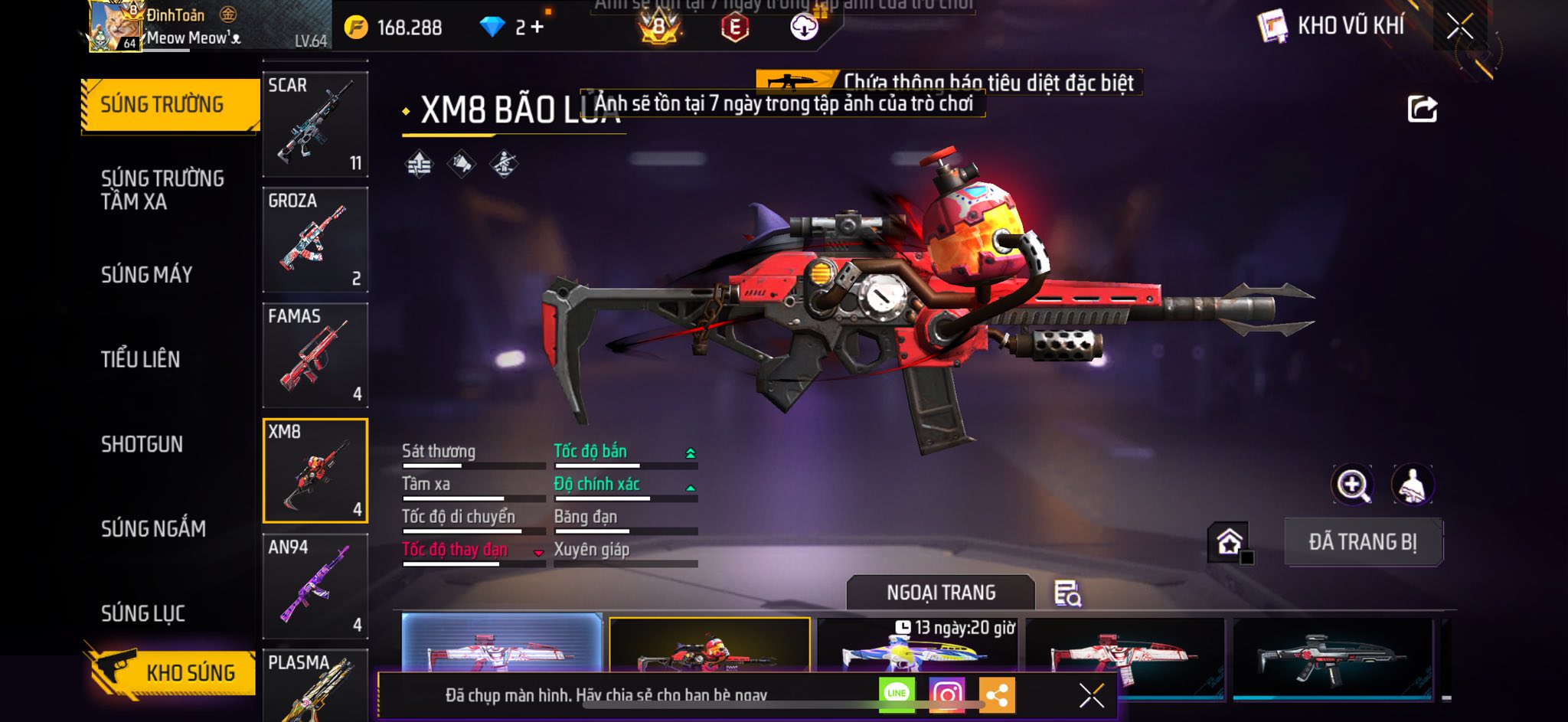Zoom in with the magnifier button
This screenshot has width=1568, height=722.
coord(1353,485)
